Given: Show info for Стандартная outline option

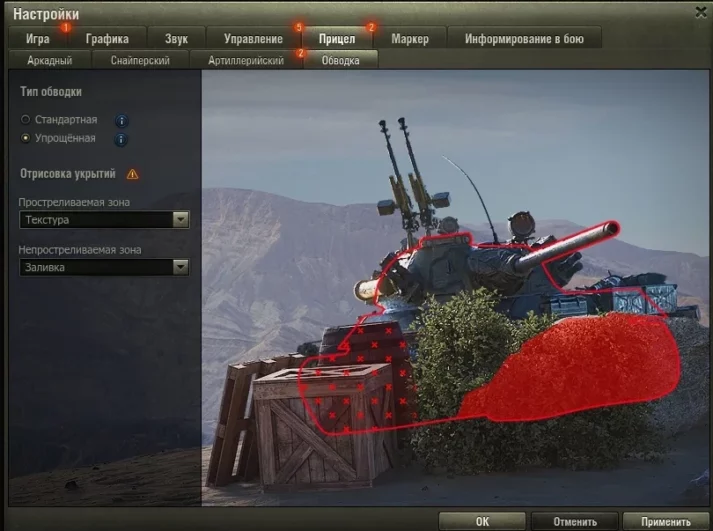Looking at the screenshot, I should tap(121, 120).
